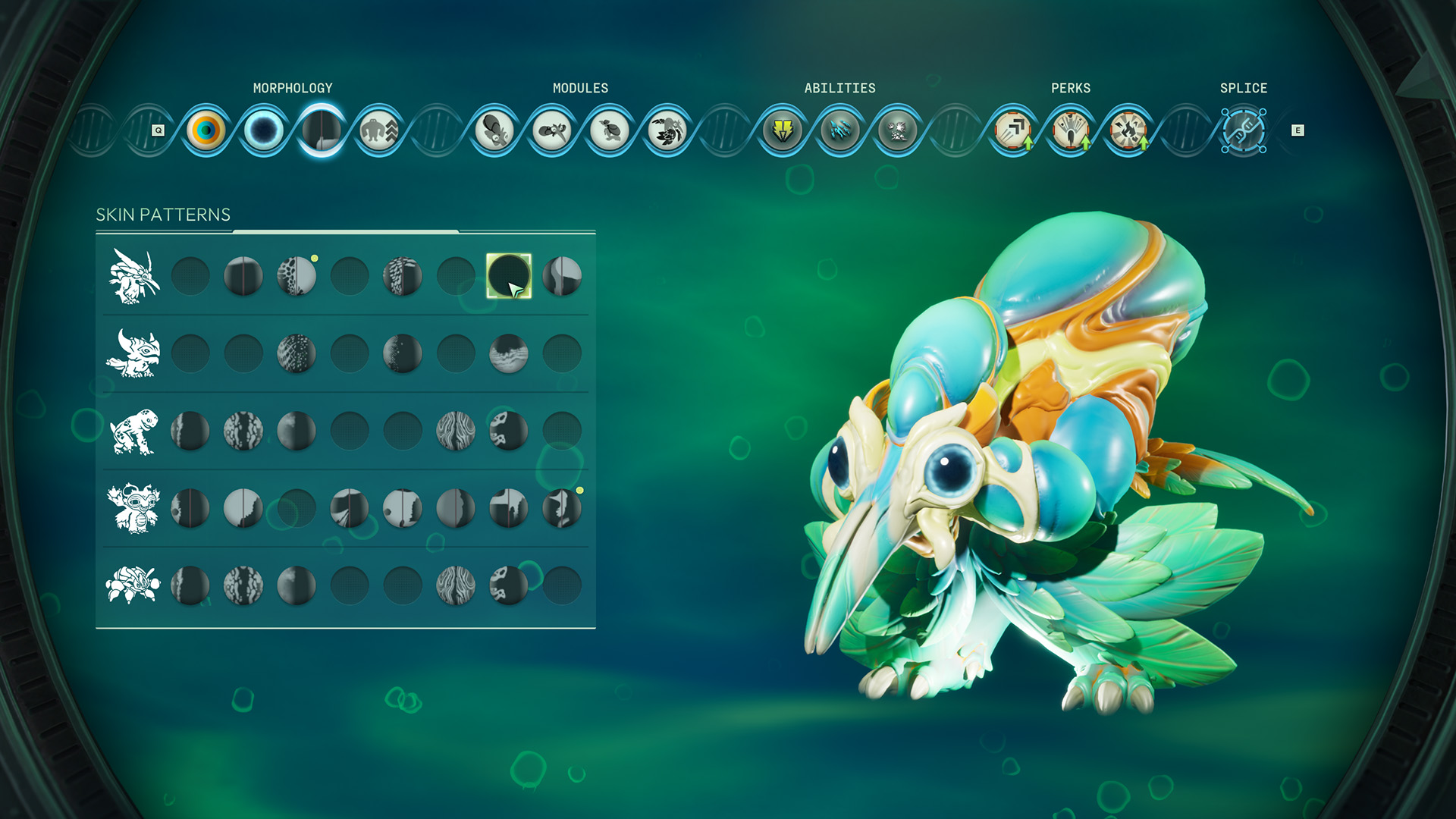Activate the circular Splice gene slot
1456x819 pixels.
coord(1244,129)
